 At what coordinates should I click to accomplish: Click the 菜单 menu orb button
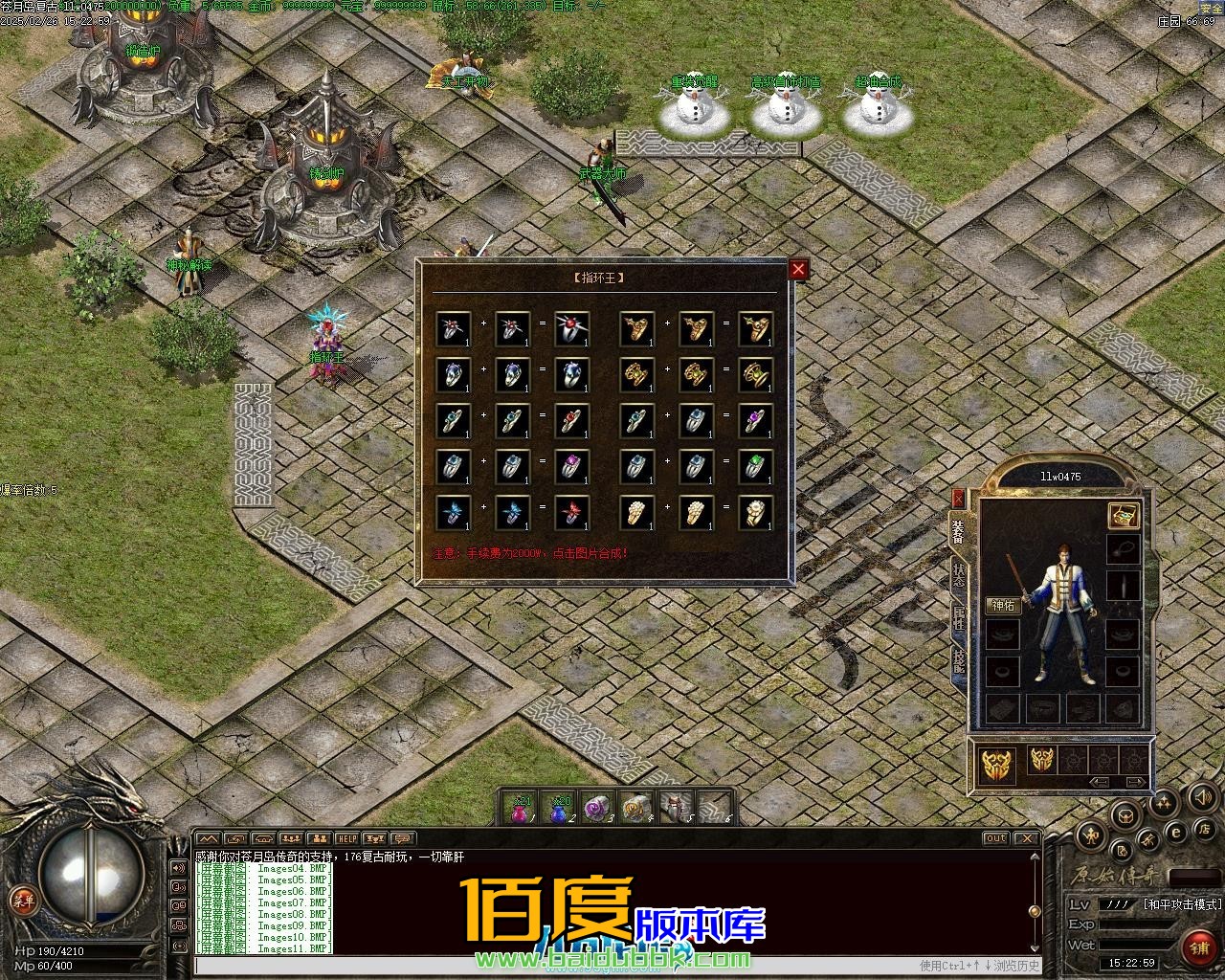point(22,900)
